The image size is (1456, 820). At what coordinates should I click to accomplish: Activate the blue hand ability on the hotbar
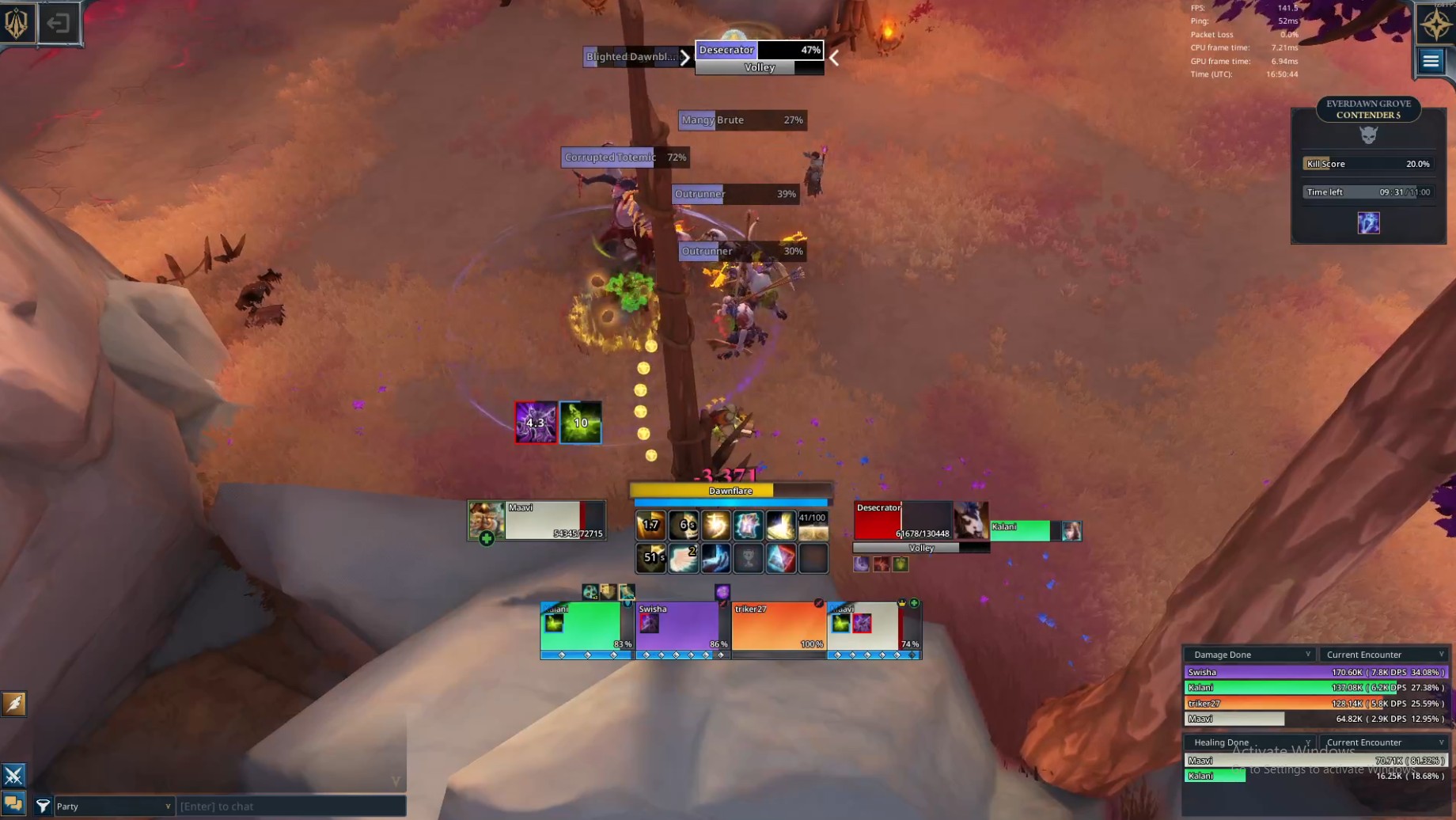715,558
